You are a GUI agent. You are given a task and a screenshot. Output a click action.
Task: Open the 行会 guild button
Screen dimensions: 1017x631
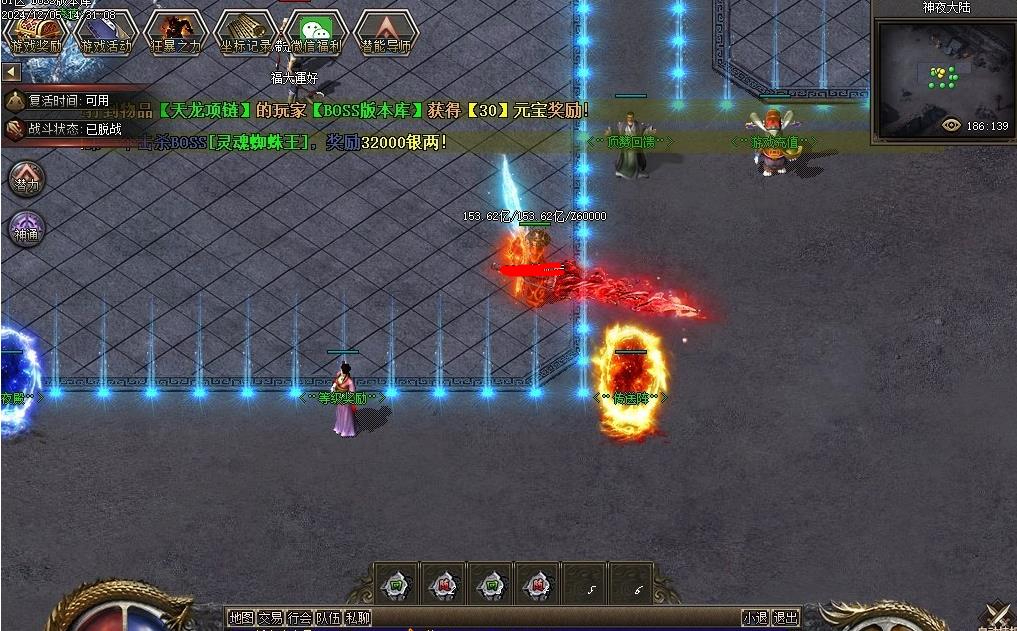point(299,618)
